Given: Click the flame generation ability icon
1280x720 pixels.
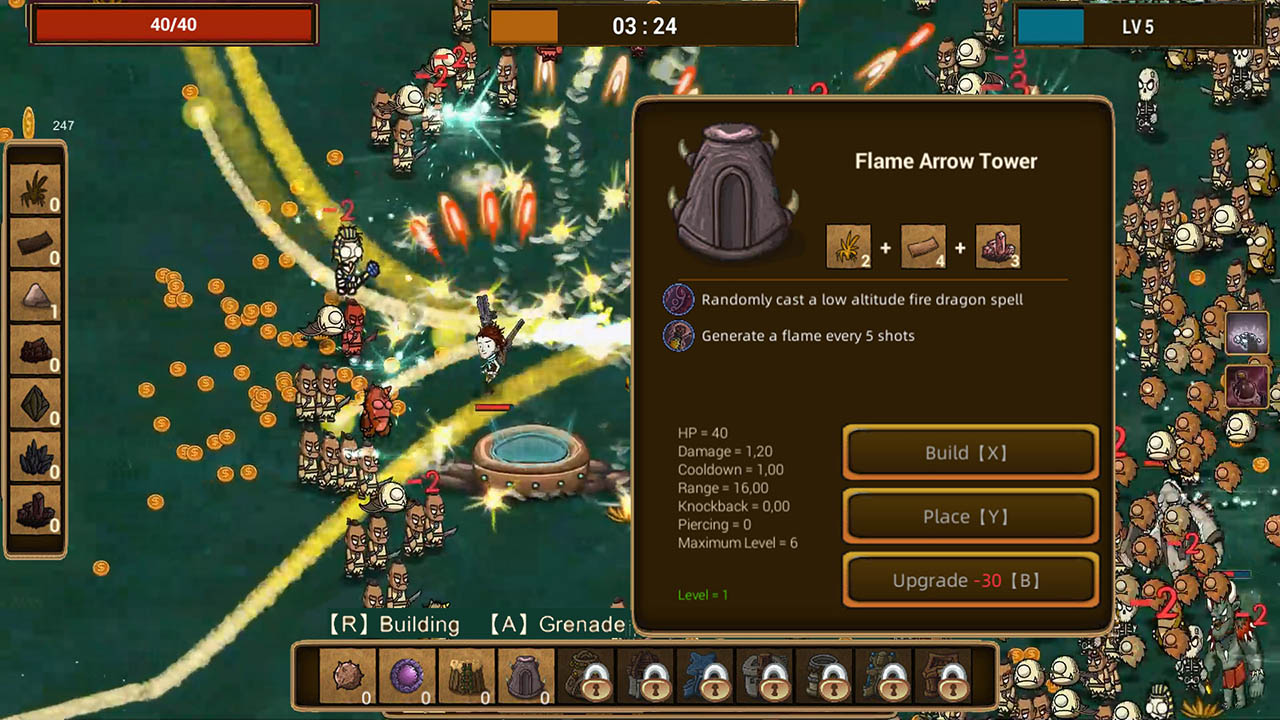Looking at the screenshot, I should pyautogui.click(x=680, y=337).
